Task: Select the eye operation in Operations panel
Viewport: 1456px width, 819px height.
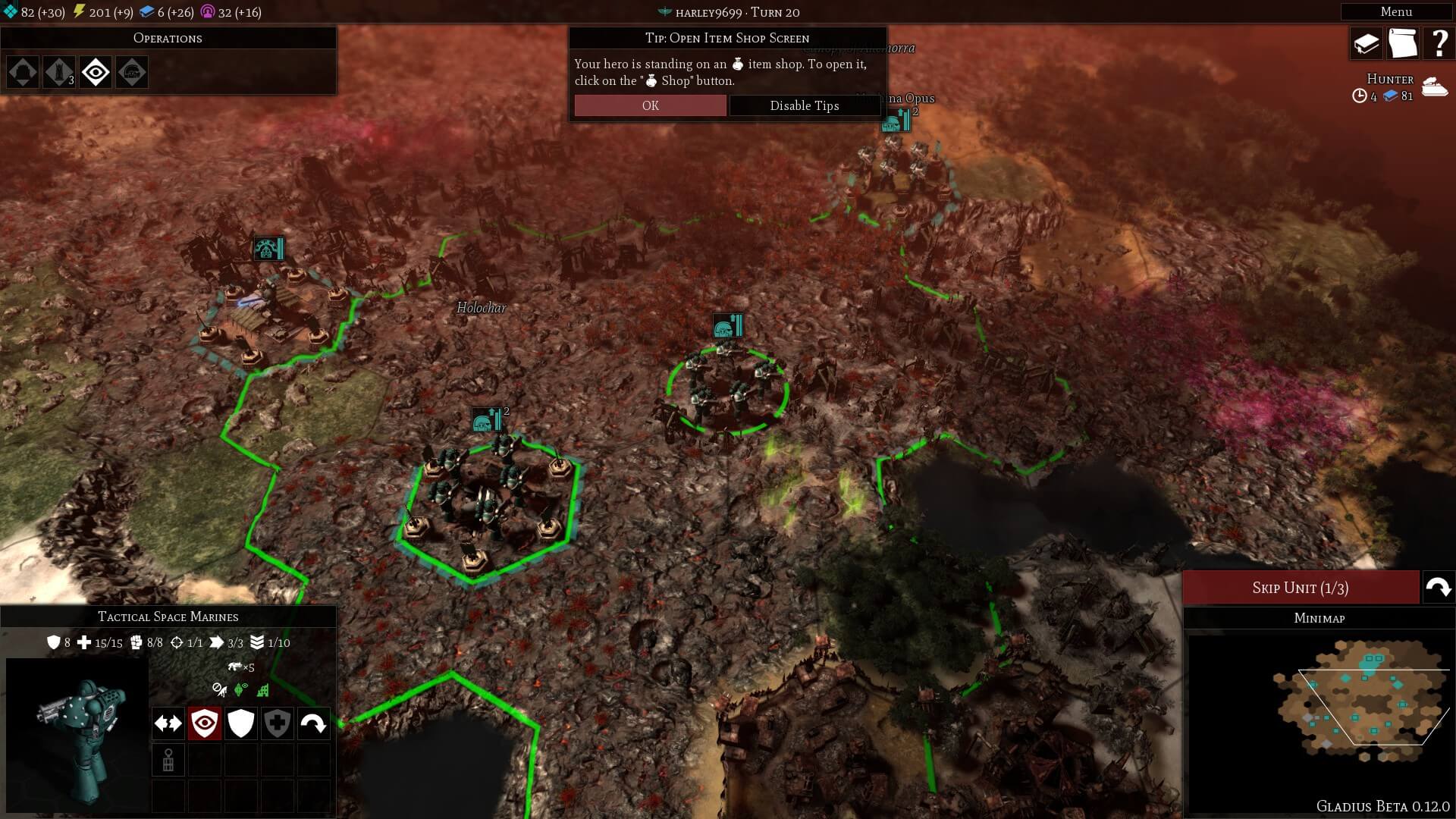Action: click(x=96, y=73)
